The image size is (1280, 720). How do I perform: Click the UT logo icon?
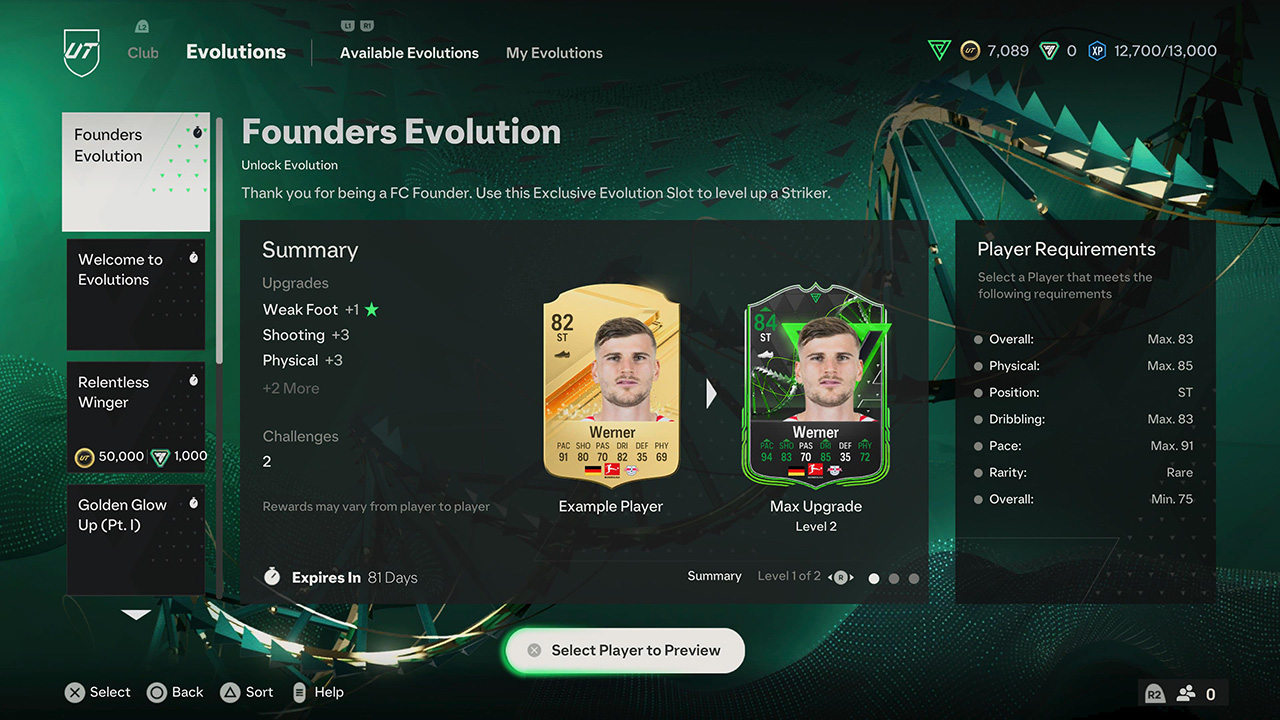point(80,51)
